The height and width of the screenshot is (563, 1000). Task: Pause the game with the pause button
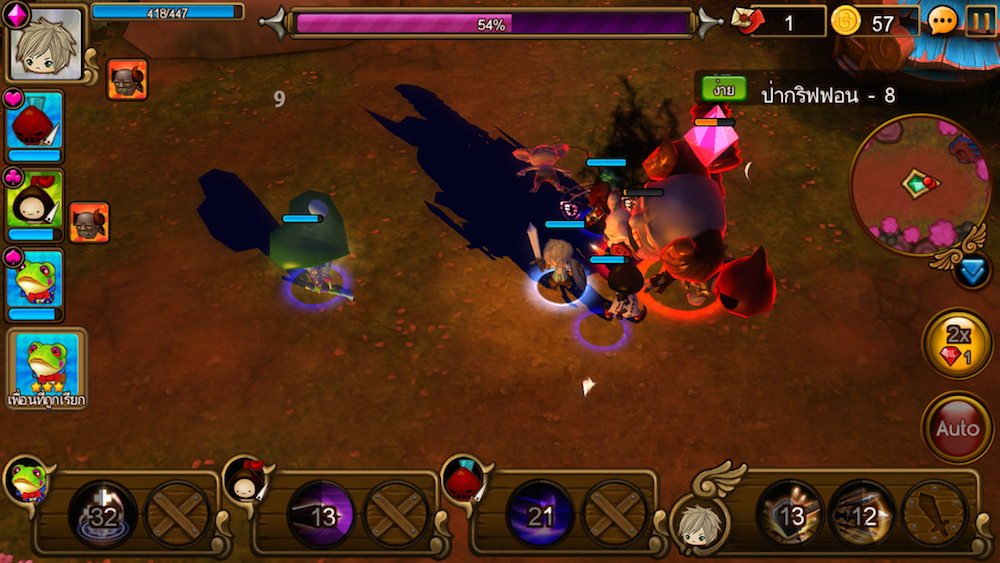point(980,21)
